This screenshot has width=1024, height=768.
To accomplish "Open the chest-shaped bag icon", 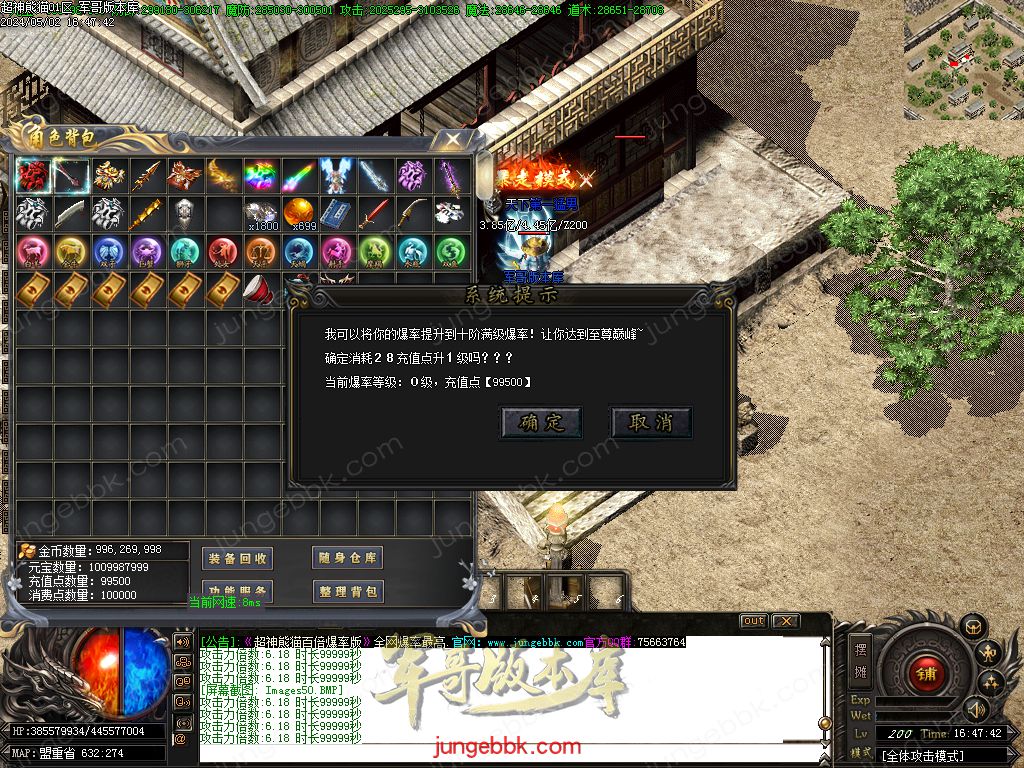I will click(x=970, y=627).
